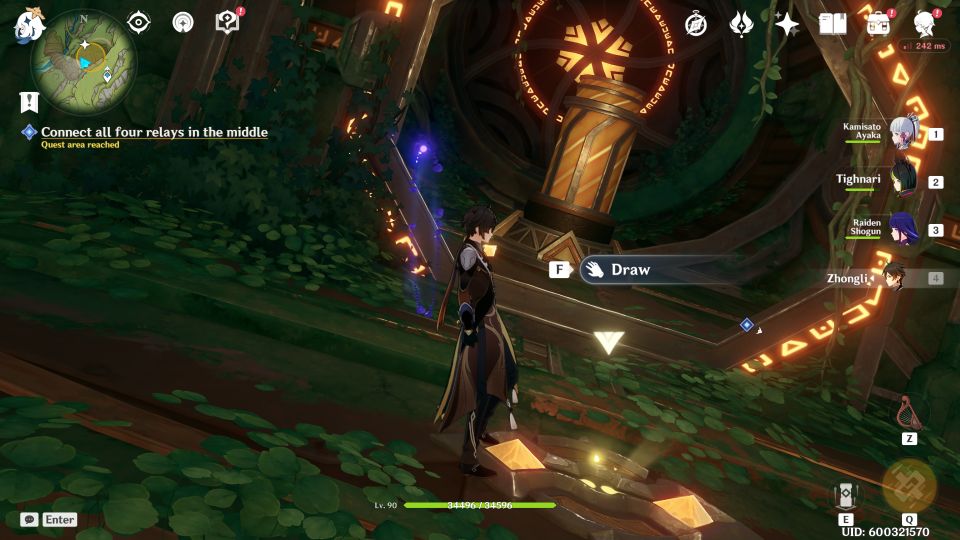Switch to Tighnari in the party
Screen dimensions: 960x540
click(903, 181)
